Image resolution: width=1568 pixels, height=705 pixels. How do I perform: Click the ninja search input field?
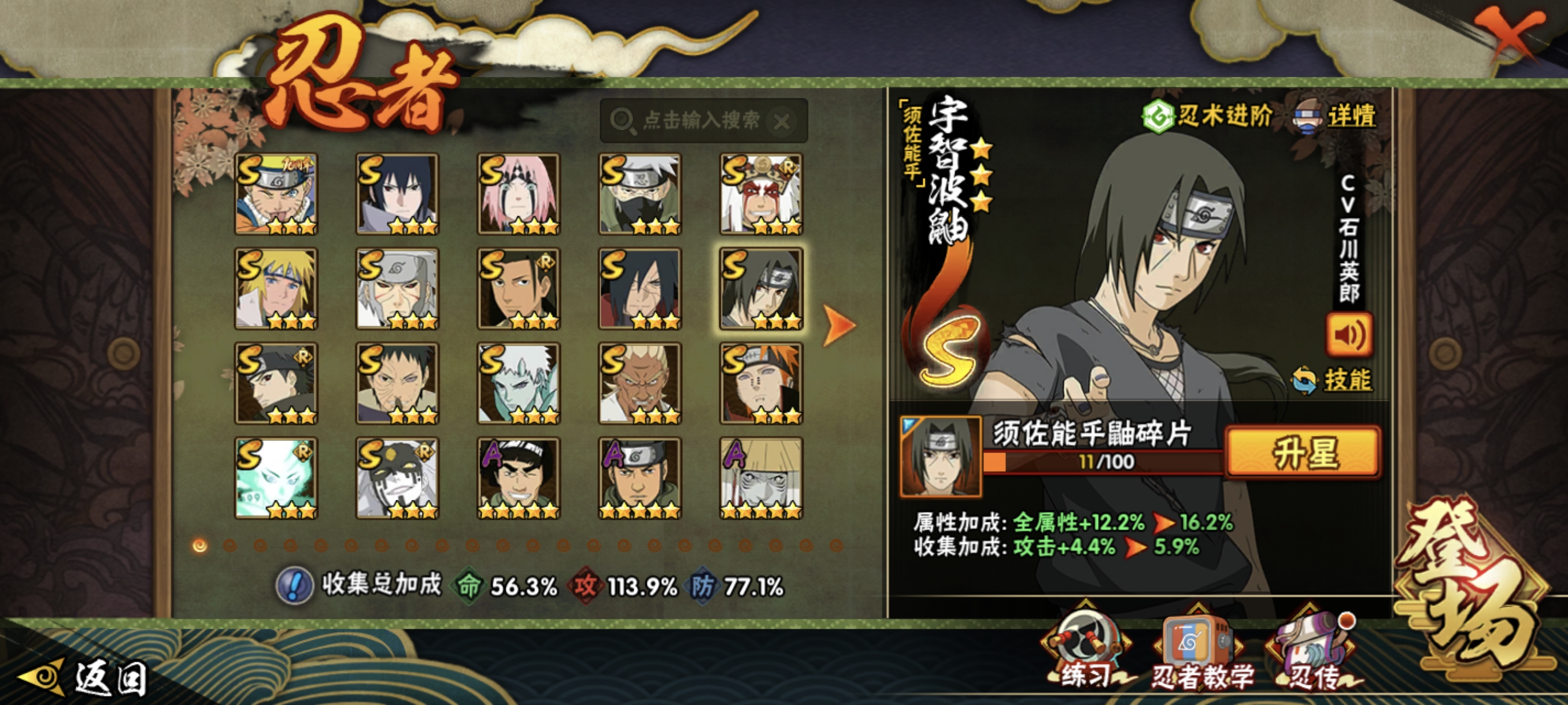[x=700, y=120]
